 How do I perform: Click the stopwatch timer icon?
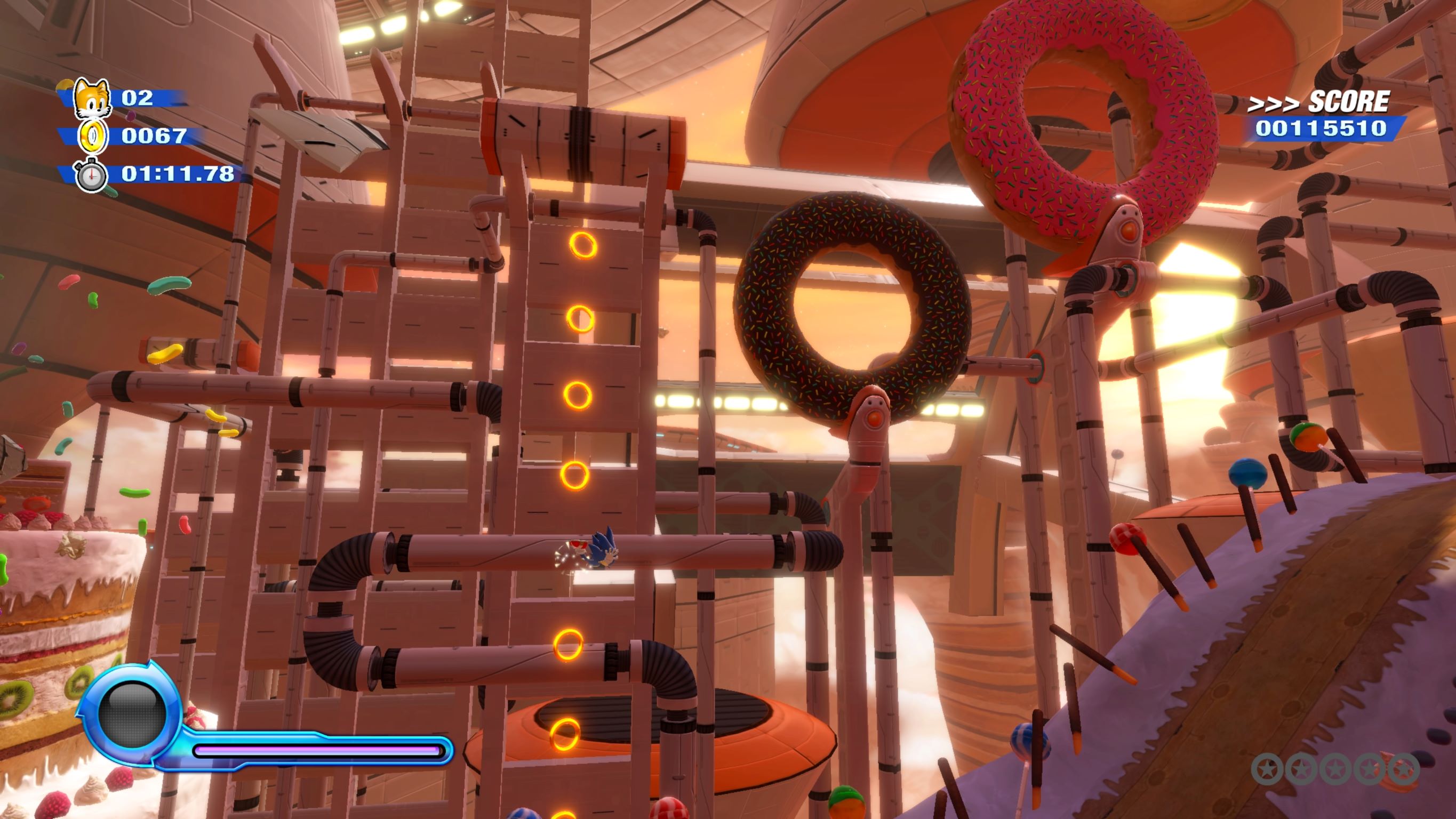point(91,176)
